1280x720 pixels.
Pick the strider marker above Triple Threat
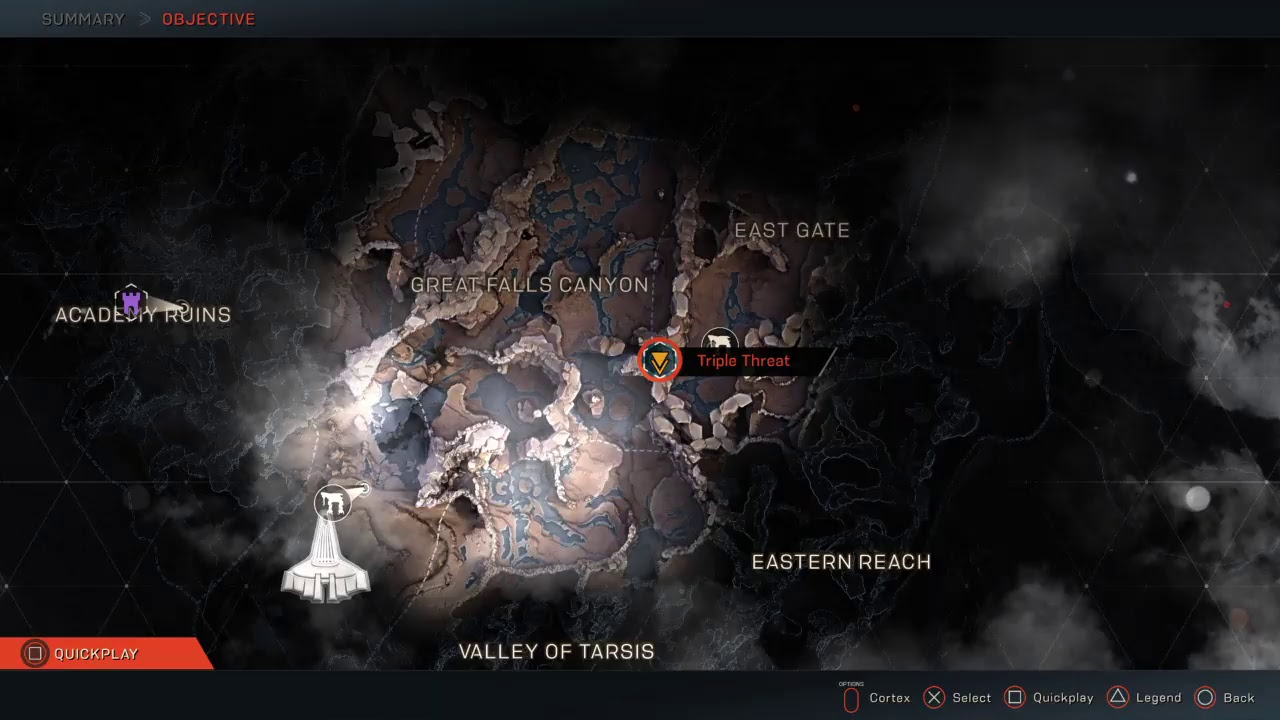(719, 339)
